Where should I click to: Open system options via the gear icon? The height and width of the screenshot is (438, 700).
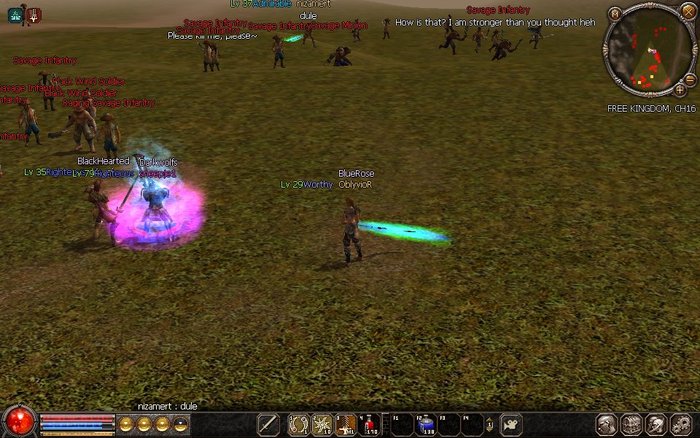tap(680, 425)
